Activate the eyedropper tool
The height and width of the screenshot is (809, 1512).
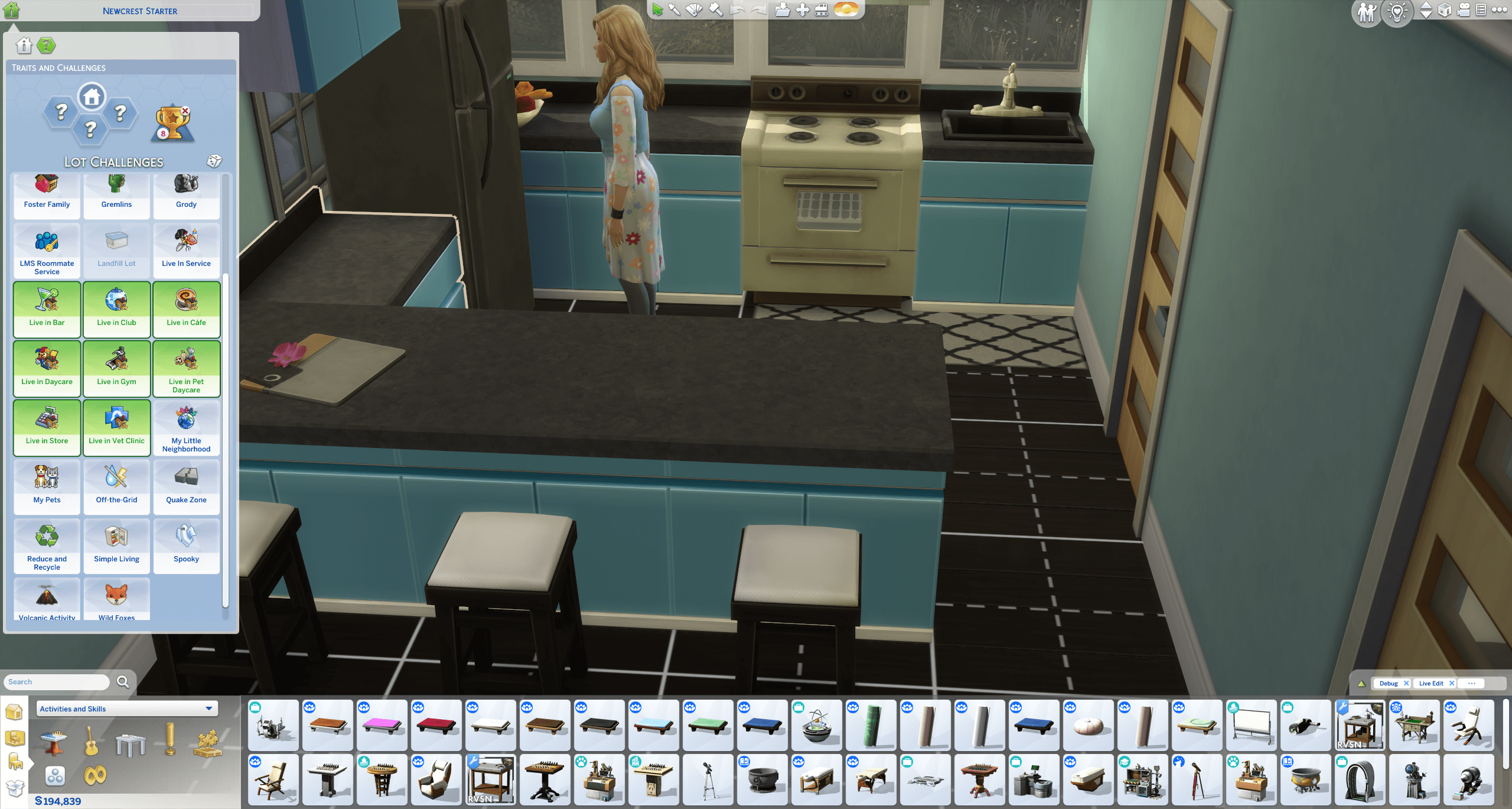click(x=674, y=10)
